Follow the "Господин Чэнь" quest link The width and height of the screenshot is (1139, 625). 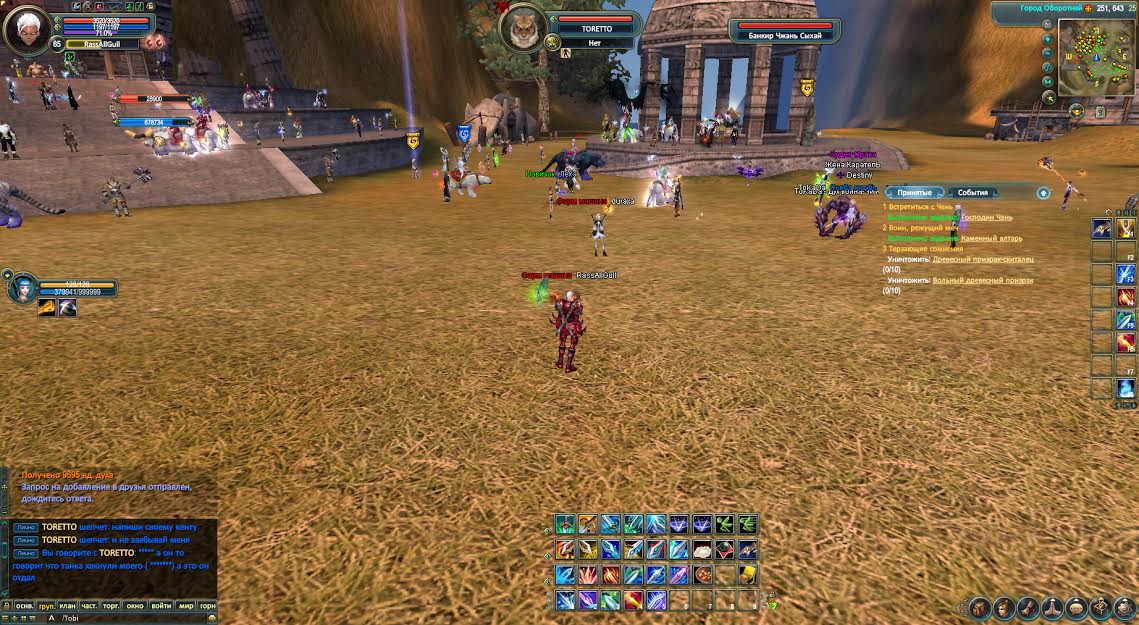click(986, 217)
